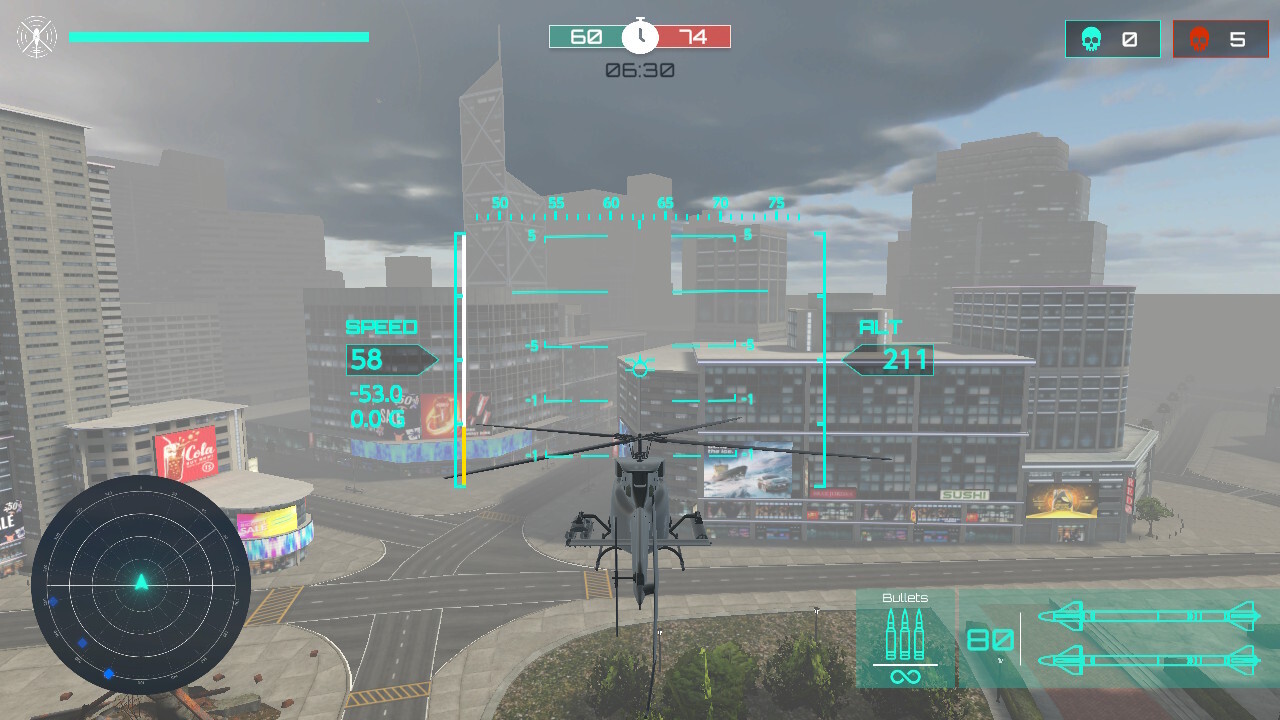Click the targeting reticle at screen center
Screen dimensions: 1280x720
[638, 366]
